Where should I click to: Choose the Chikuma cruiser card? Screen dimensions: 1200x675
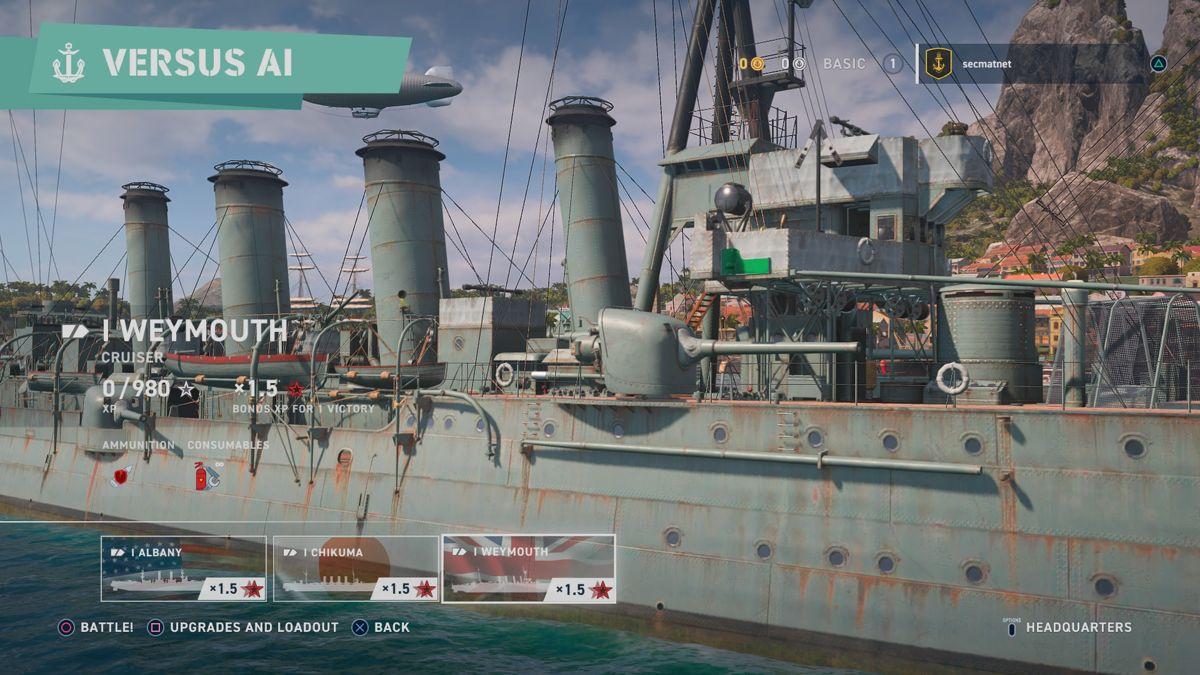(x=356, y=569)
